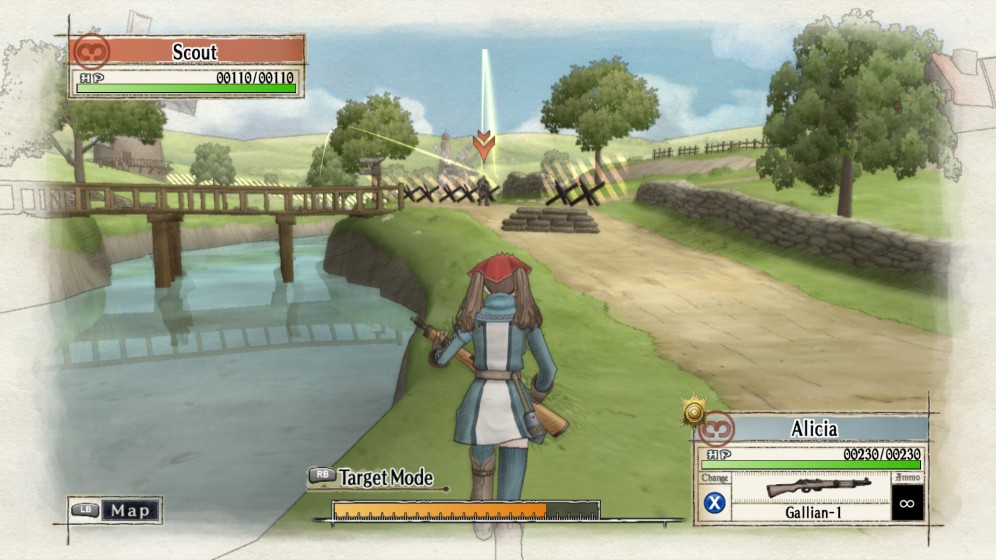Screen dimensions: 996x560
Task: Click the orange enemy target marker
Action: tap(484, 145)
